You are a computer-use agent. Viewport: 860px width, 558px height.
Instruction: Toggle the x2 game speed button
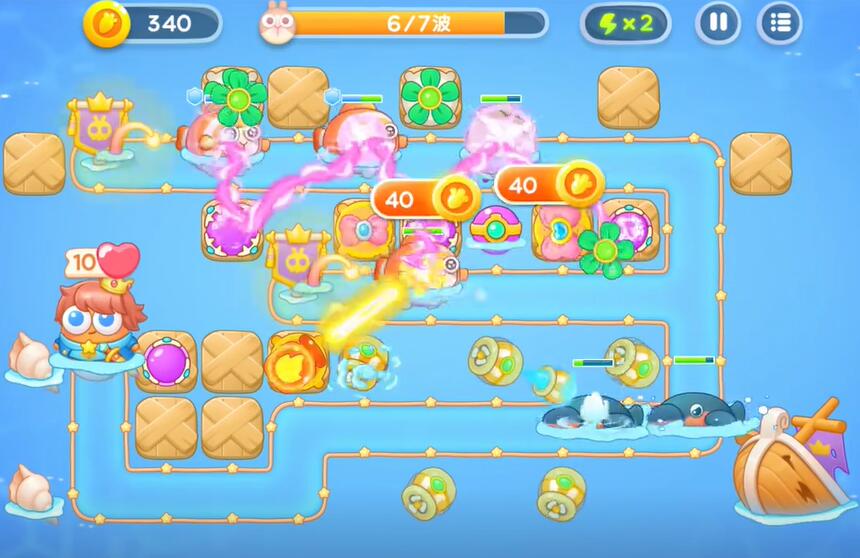pos(626,23)
